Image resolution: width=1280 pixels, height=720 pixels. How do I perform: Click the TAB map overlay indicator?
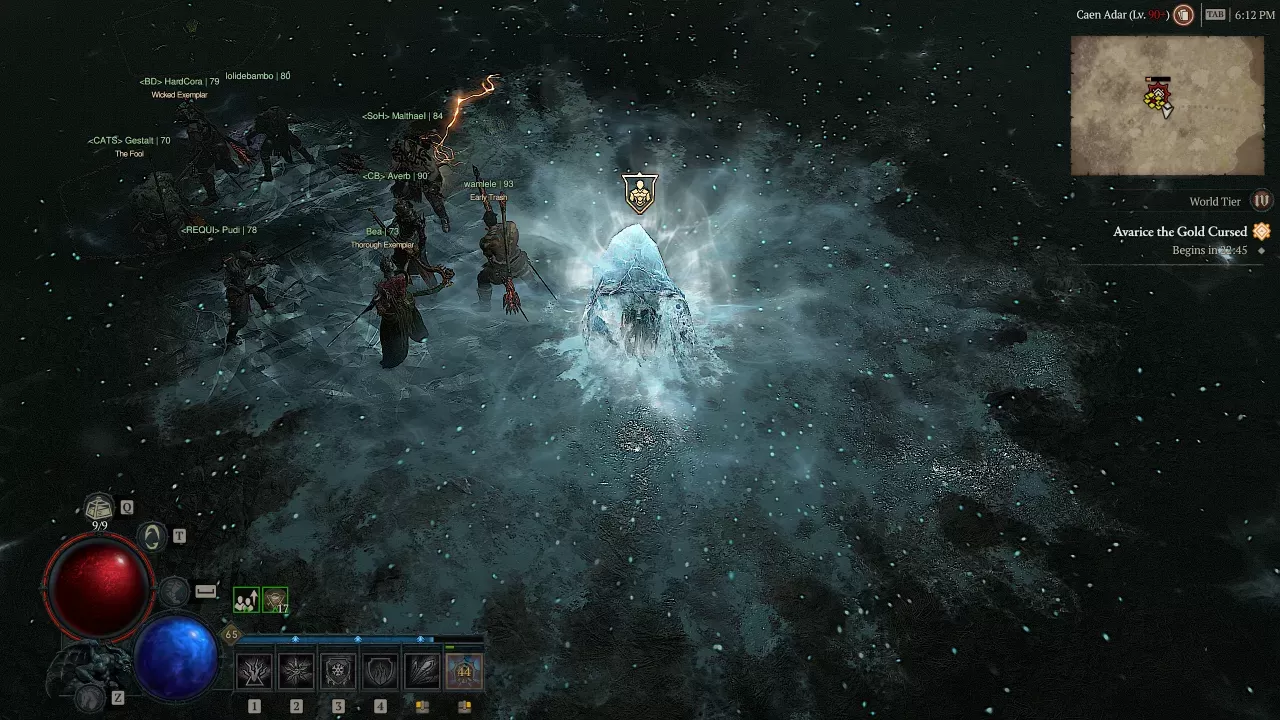(x=1214, y=14)
